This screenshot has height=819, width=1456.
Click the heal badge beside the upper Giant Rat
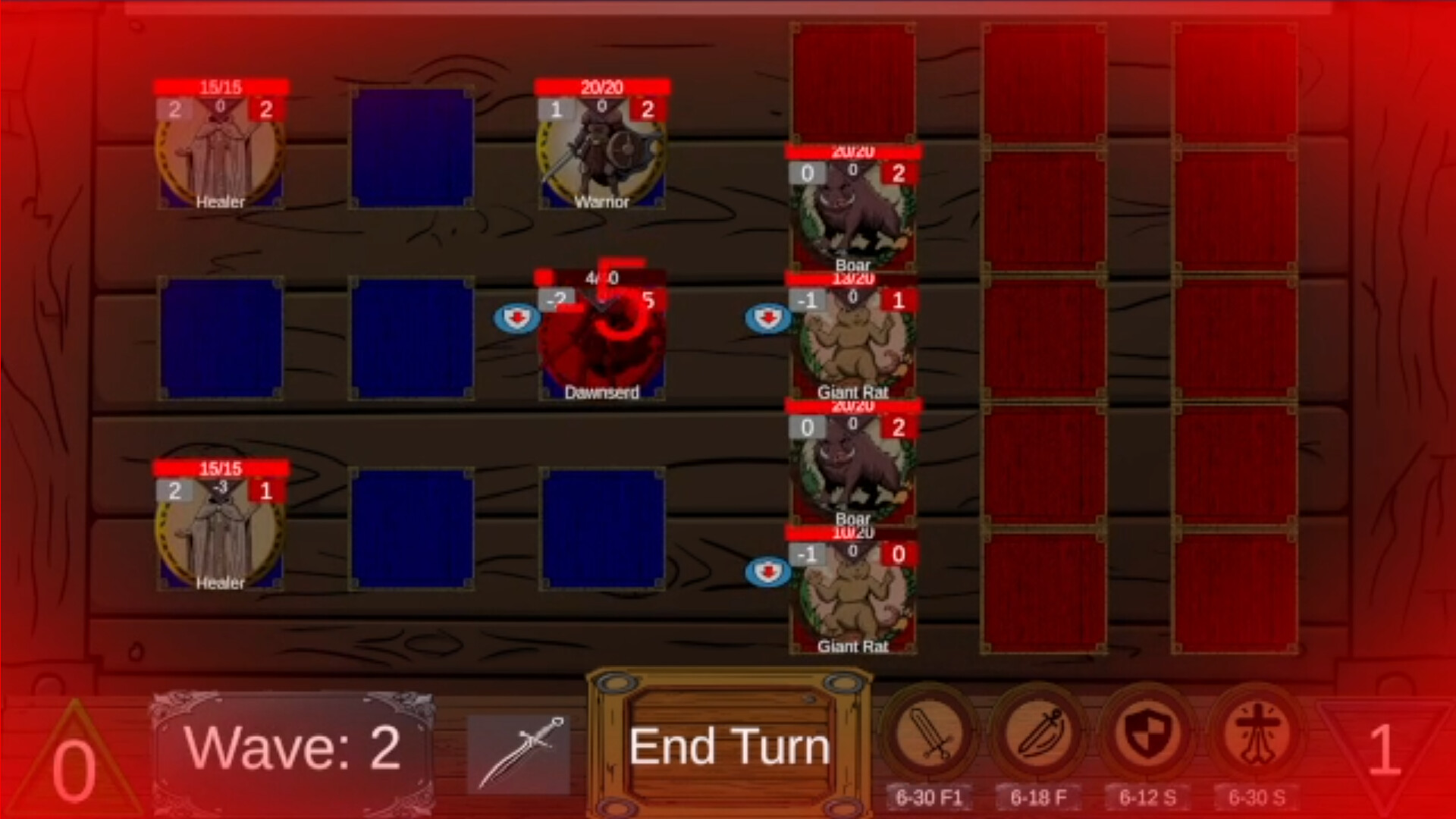[x=768, y=318]
